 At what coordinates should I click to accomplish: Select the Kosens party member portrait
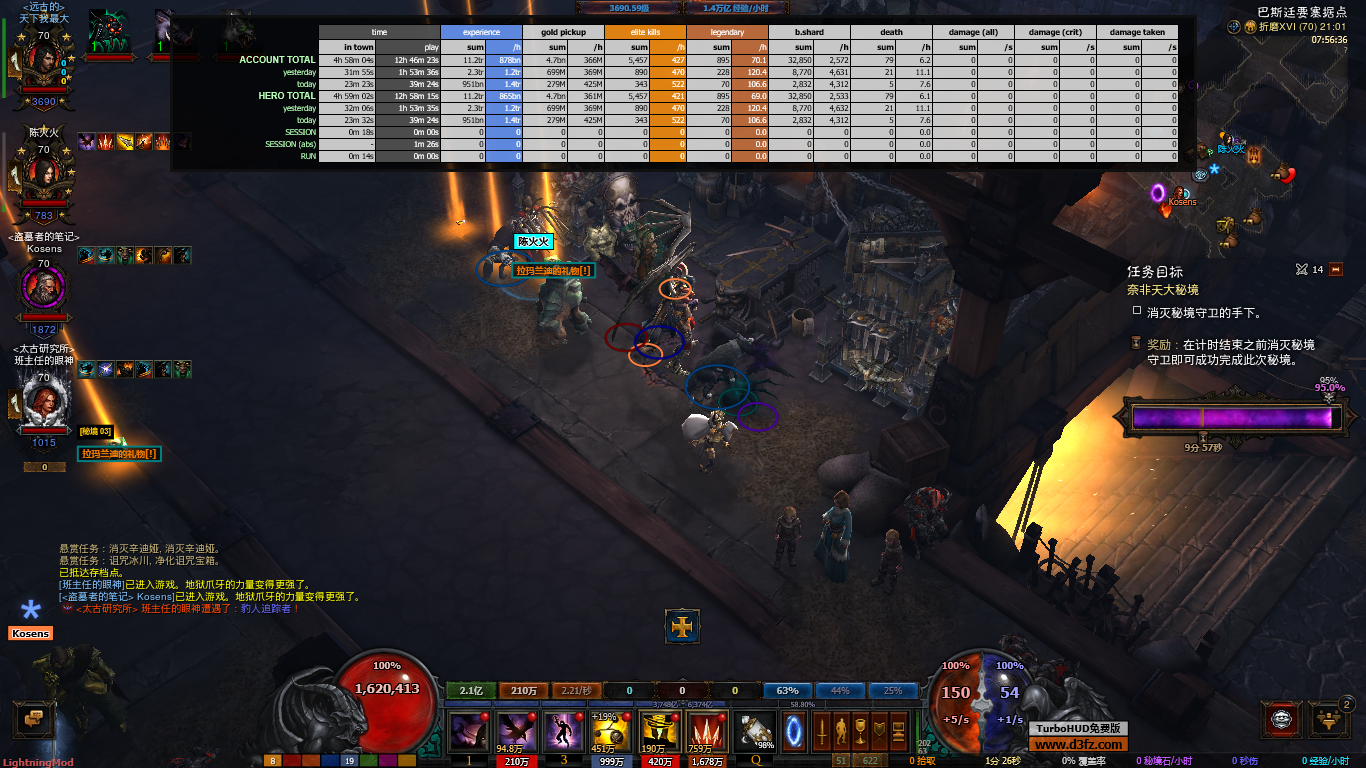coord(44,289)
